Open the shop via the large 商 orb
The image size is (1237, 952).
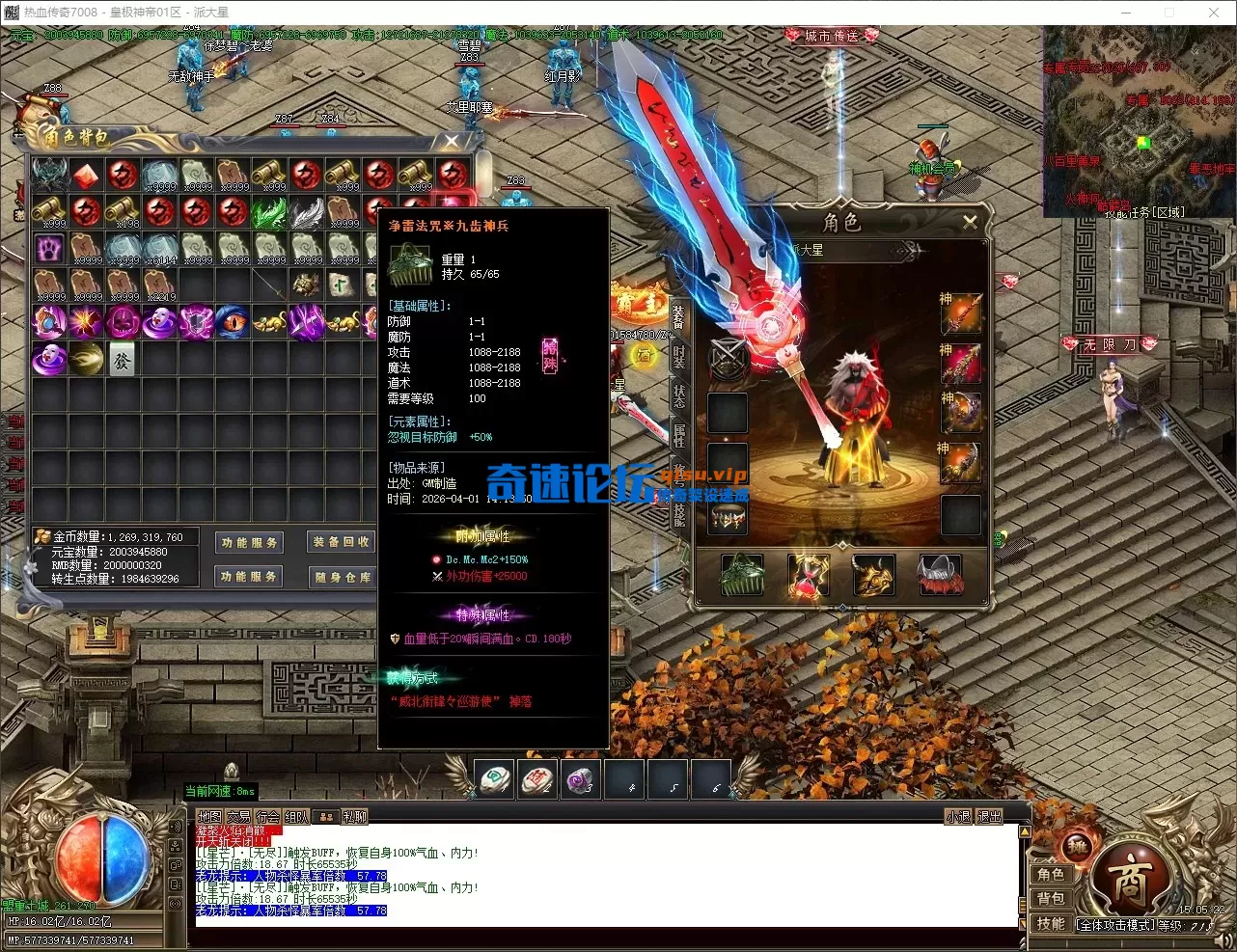pos(1129,879)
